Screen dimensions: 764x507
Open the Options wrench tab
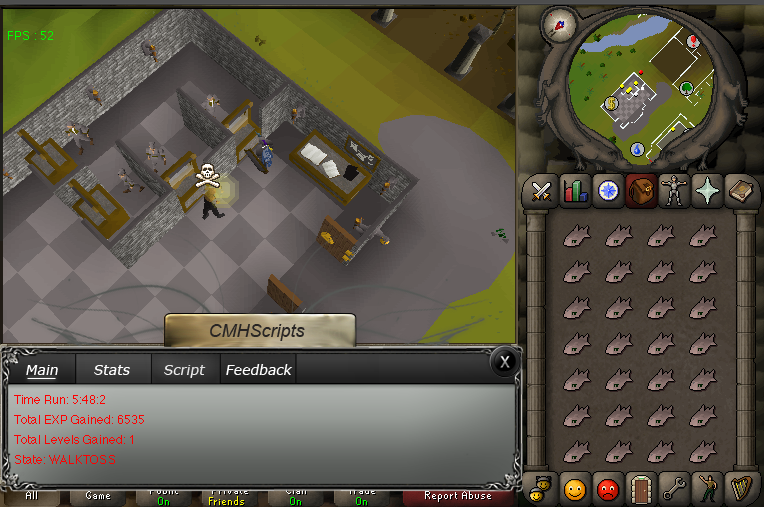tap(674, 489)
